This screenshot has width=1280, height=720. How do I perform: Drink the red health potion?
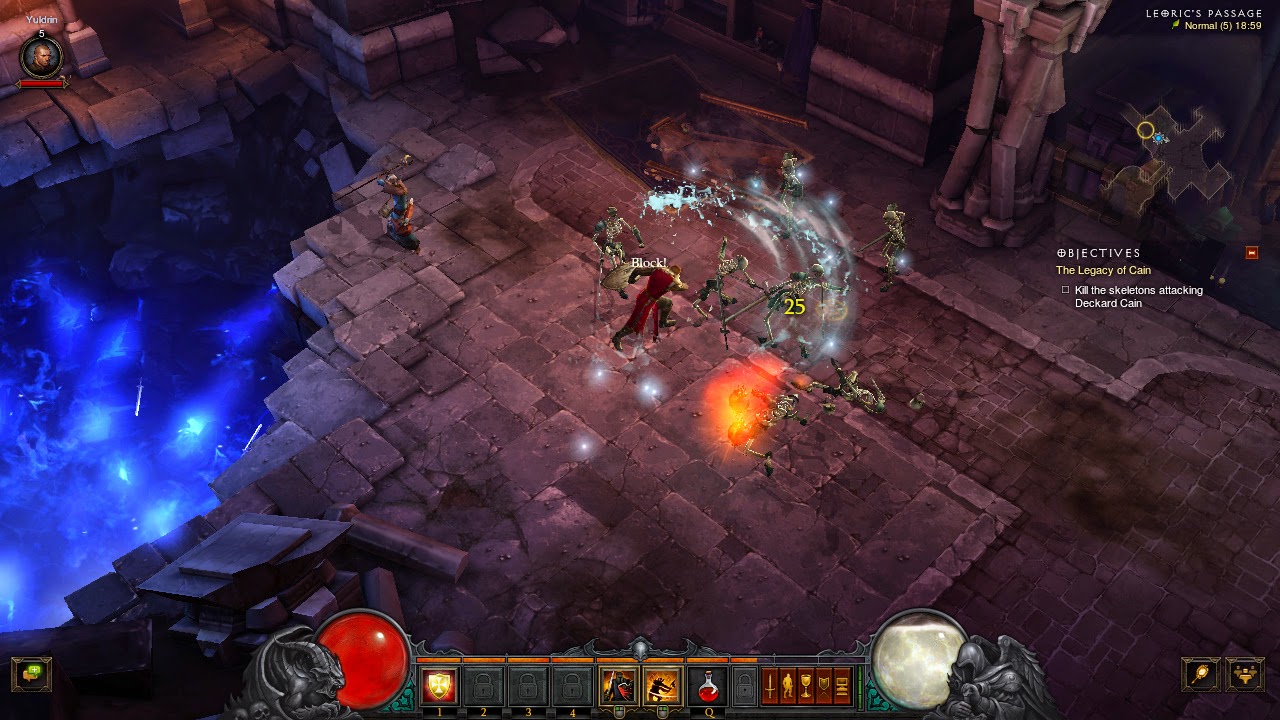tap(708, 686)
